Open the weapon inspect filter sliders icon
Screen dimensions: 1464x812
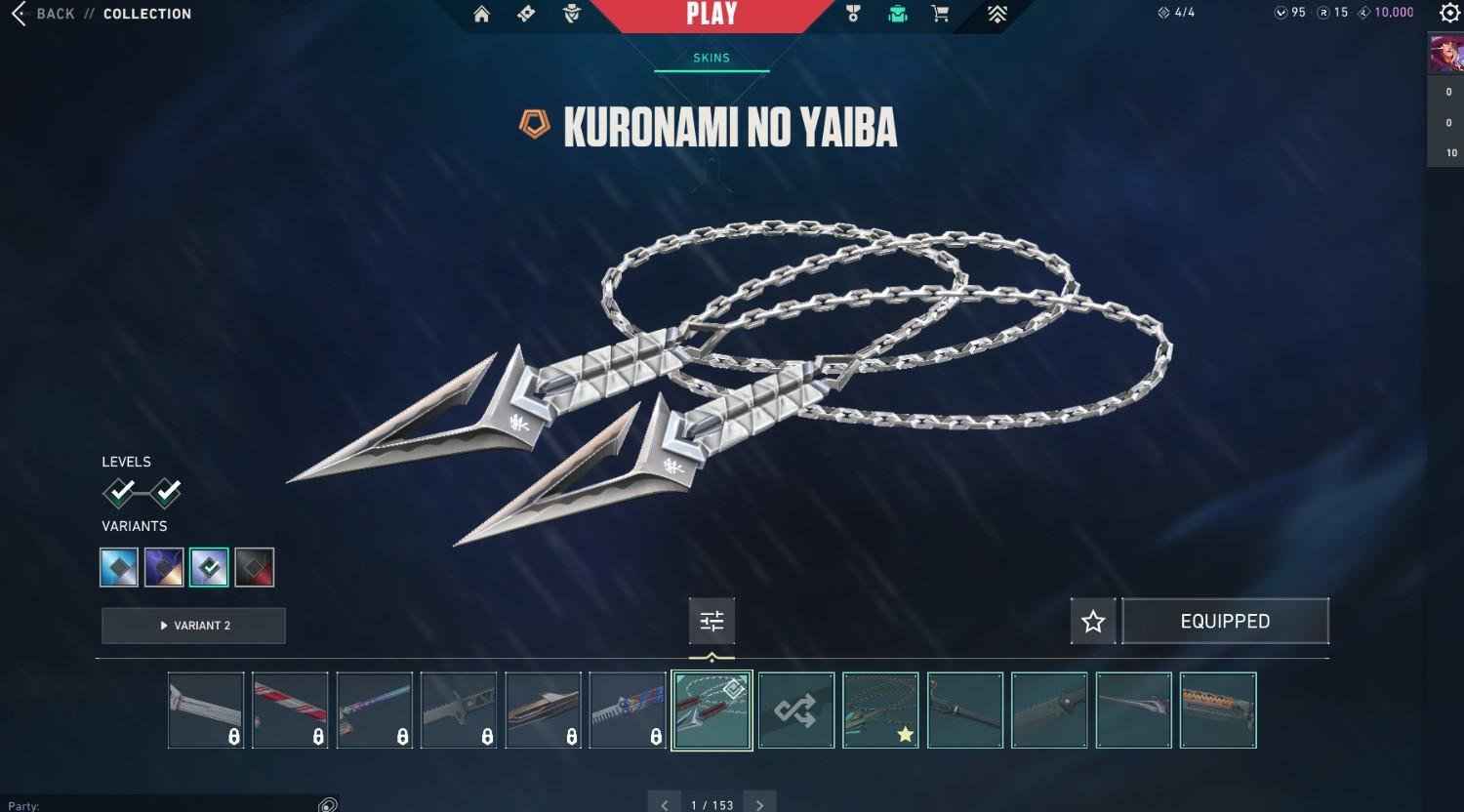[712, 621]
